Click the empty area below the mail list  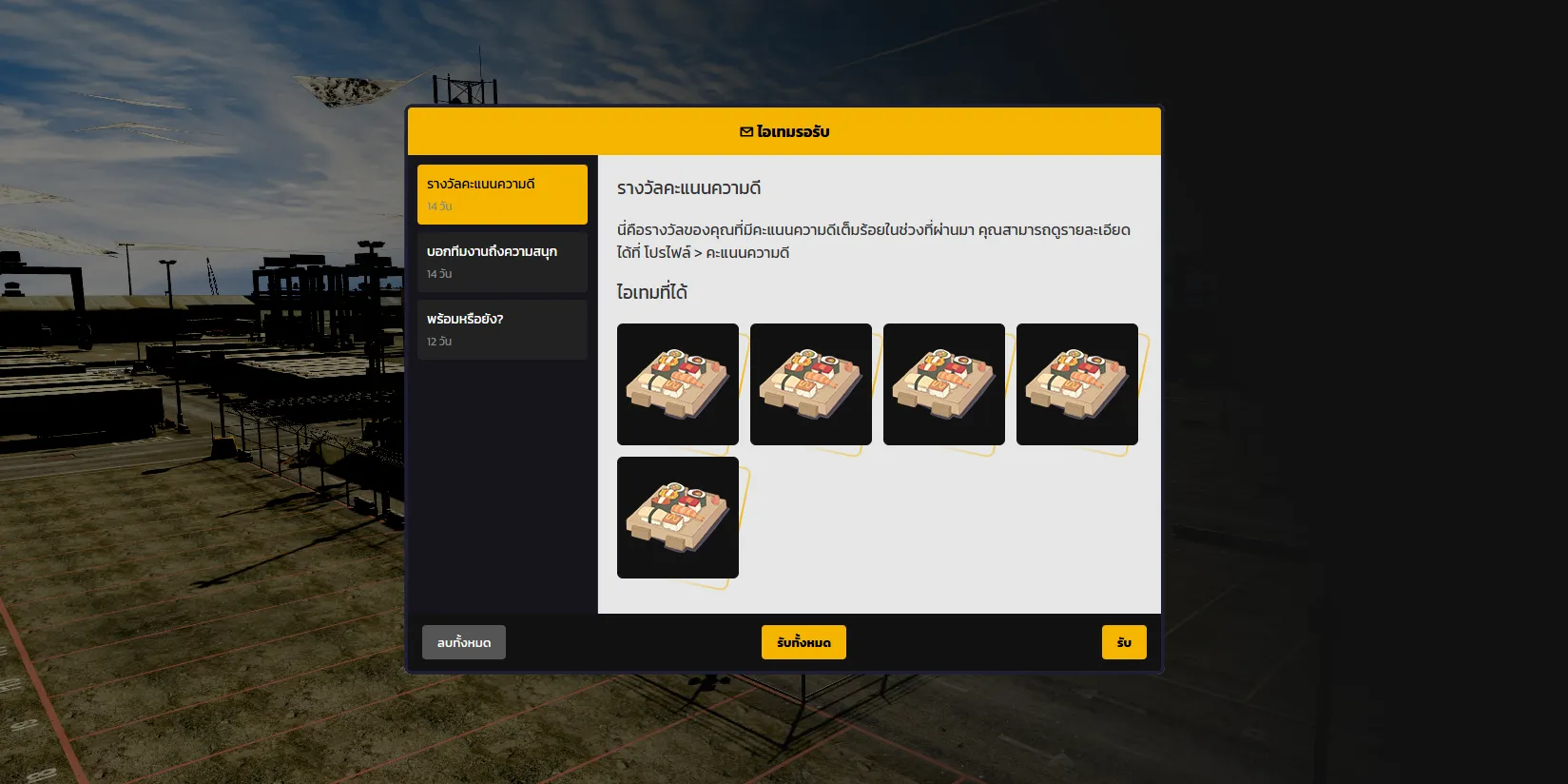(x=502, y=476)
